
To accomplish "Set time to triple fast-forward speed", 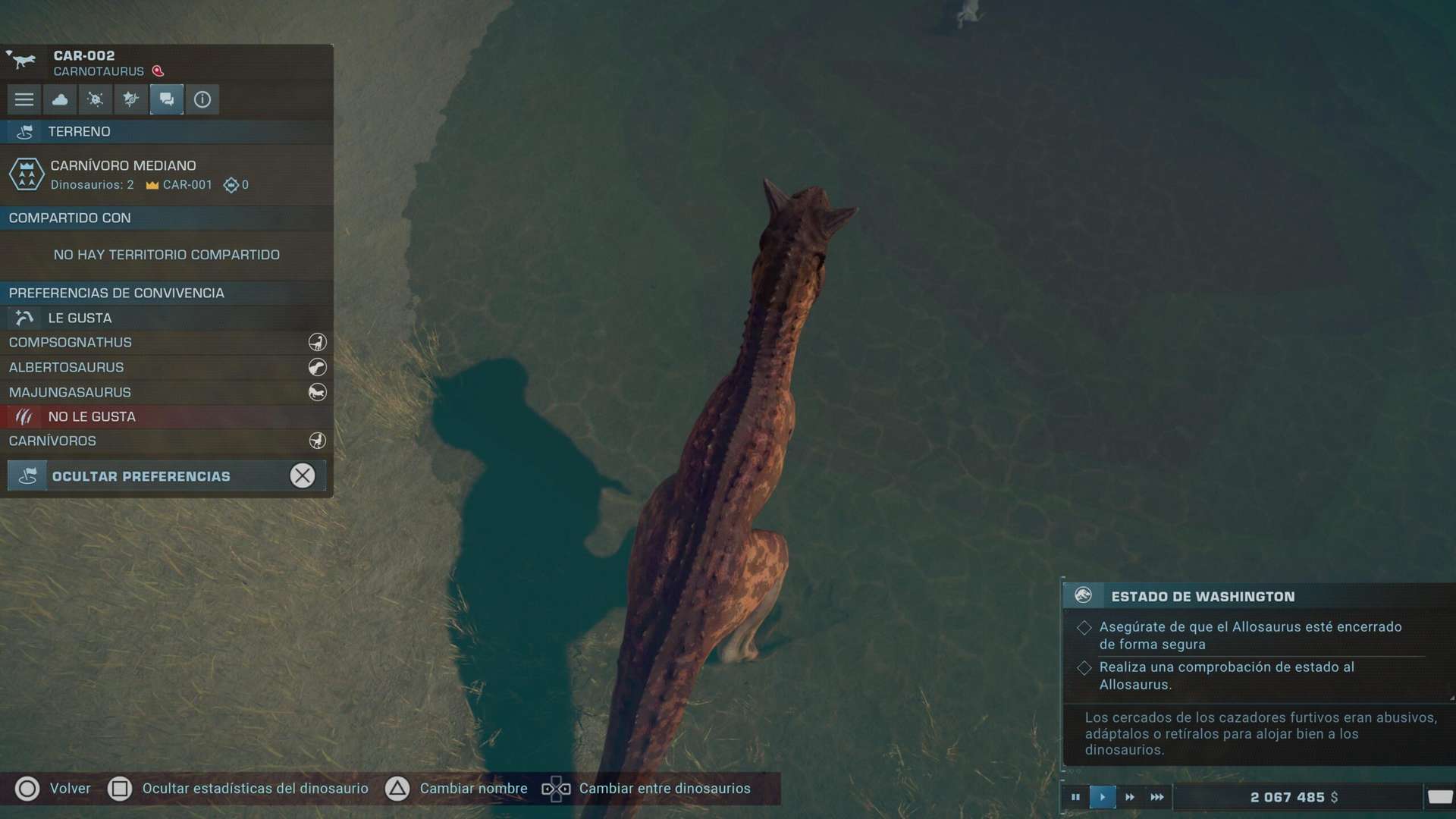I will 1157,797.
